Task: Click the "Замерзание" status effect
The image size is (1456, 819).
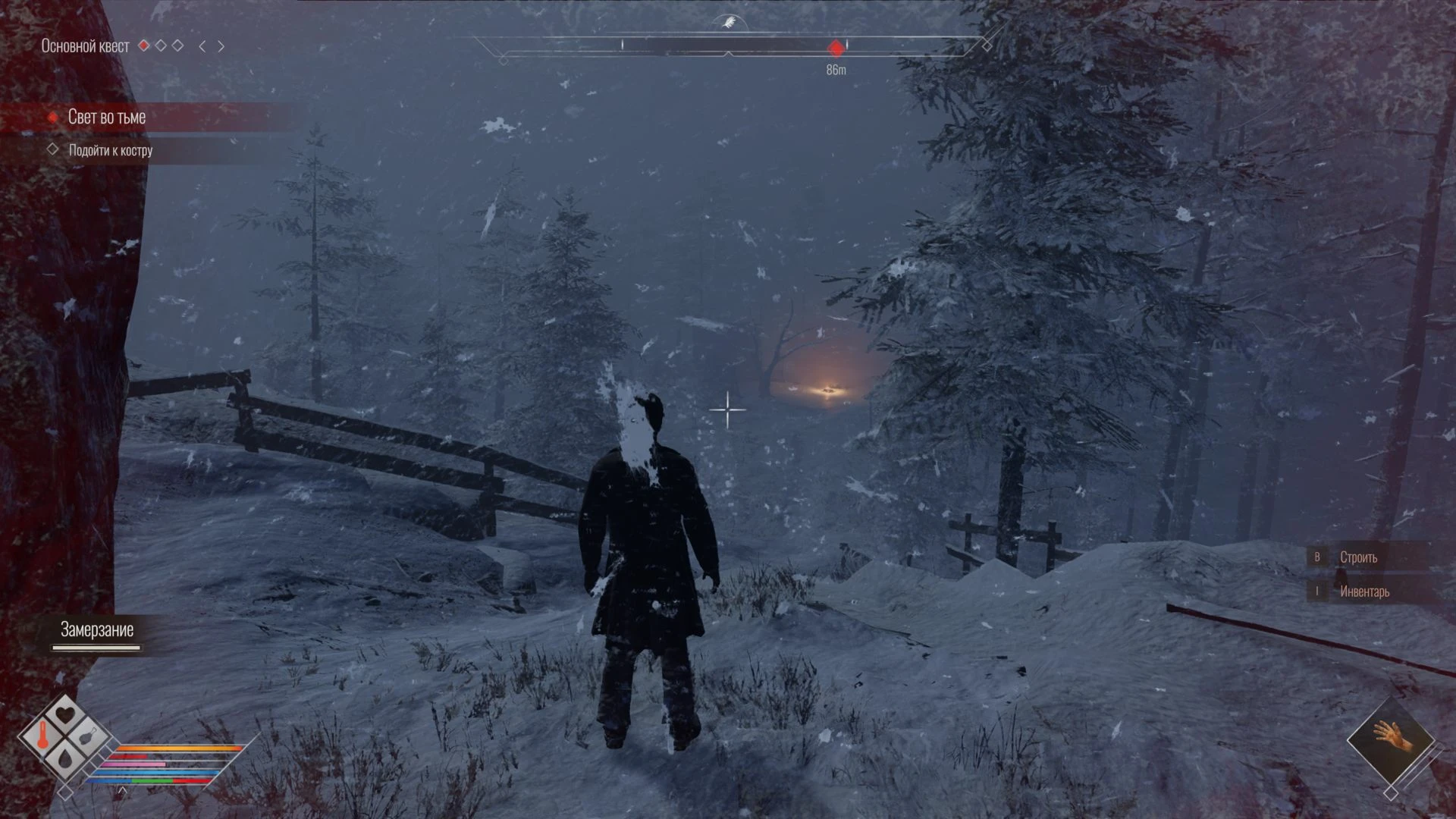Action: coord(97,630)
